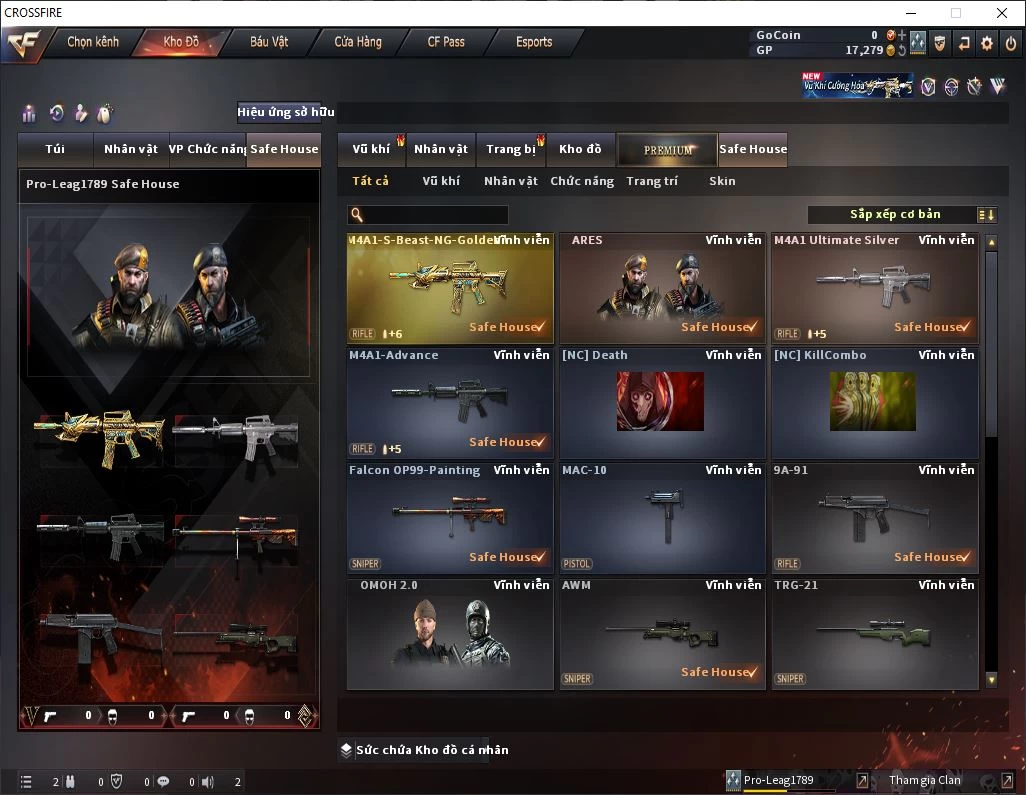The image size is (1026, 795).
Task: Switch to the VP Chức năng tab
Action: tap(207, 149)
